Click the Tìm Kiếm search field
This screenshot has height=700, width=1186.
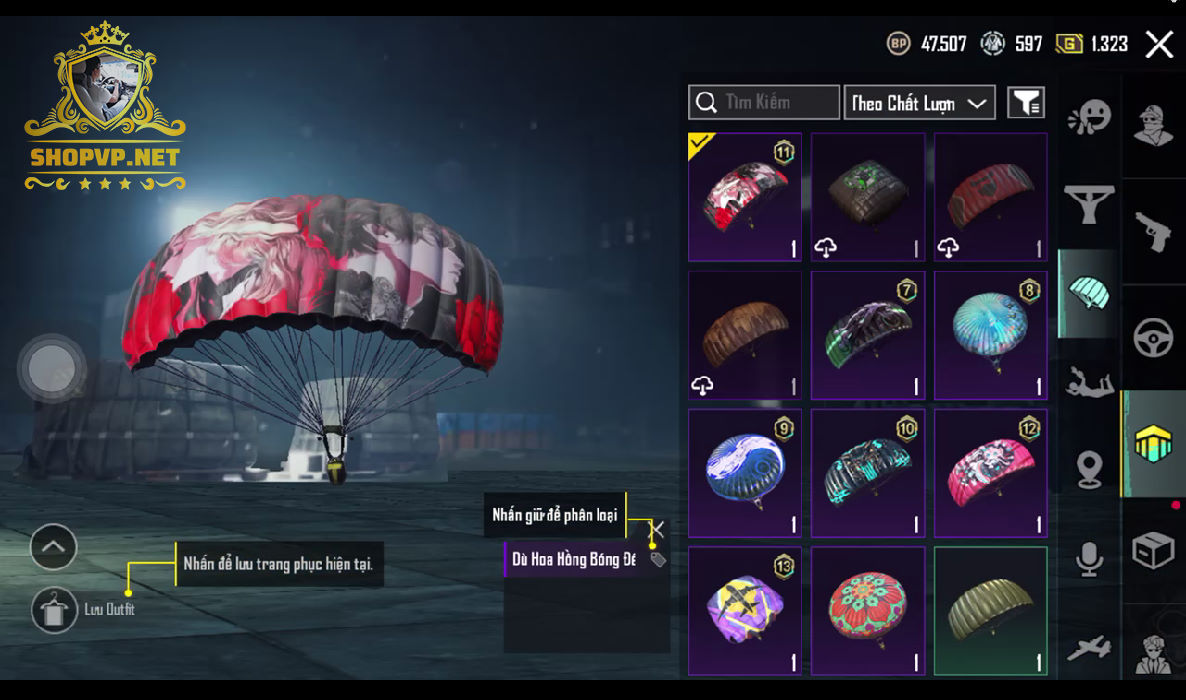[764, 102]
